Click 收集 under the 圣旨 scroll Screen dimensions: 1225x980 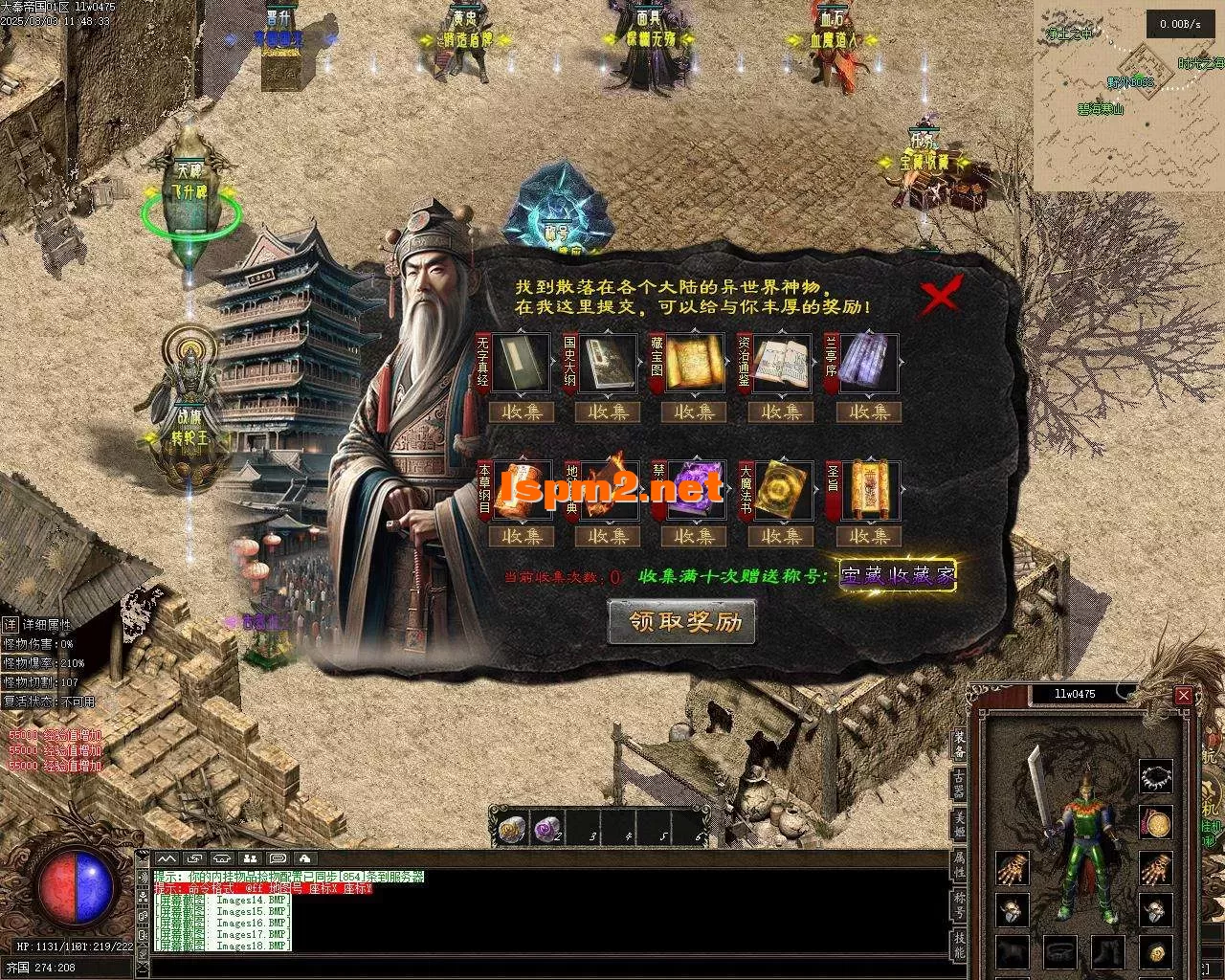[x=869, y=537]
